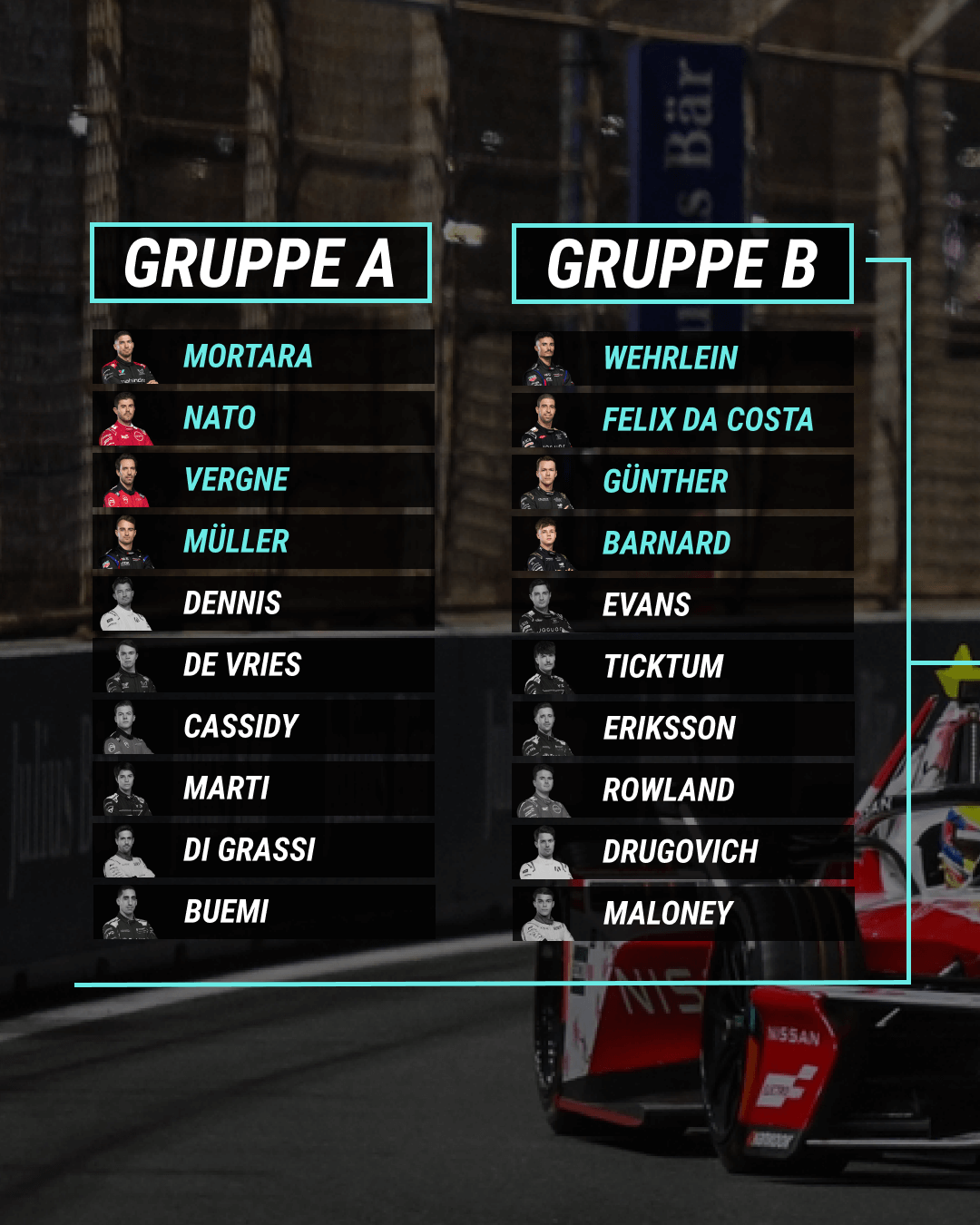Select the Eriksson row

pos(682,729)
